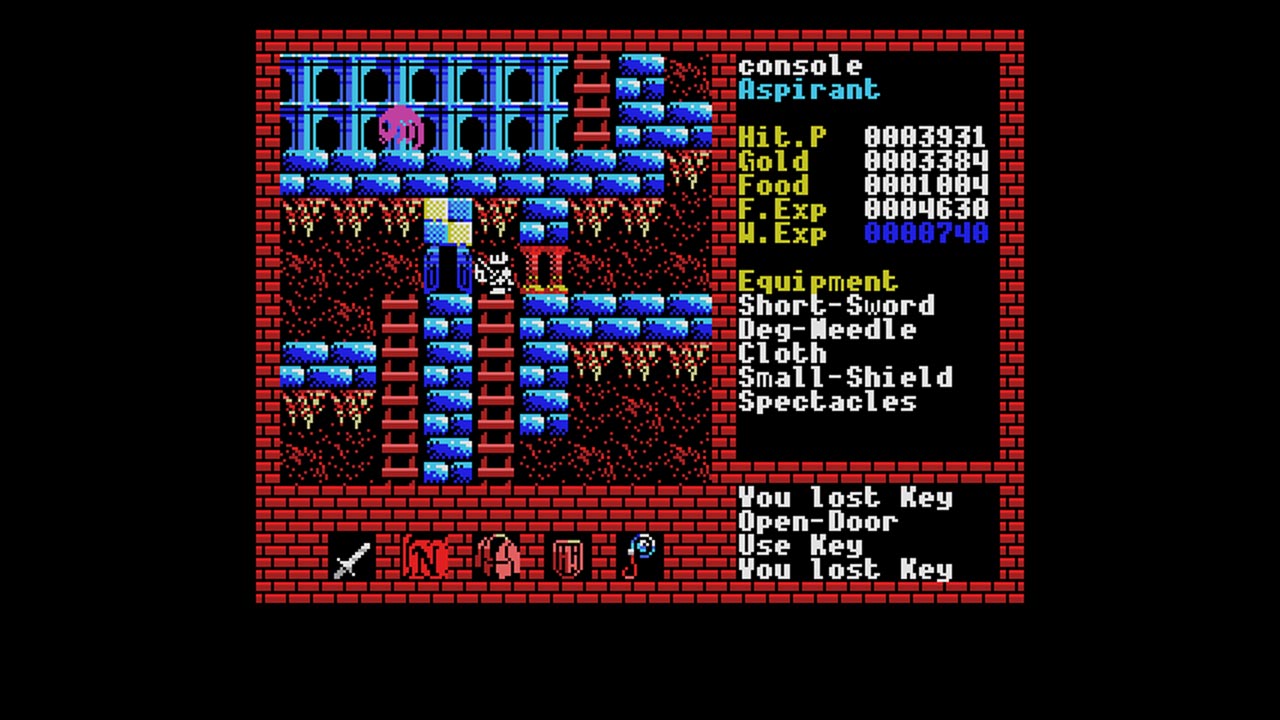
Task: Click the Hit.P value 0003931
Action: click(x=928, y=138)
